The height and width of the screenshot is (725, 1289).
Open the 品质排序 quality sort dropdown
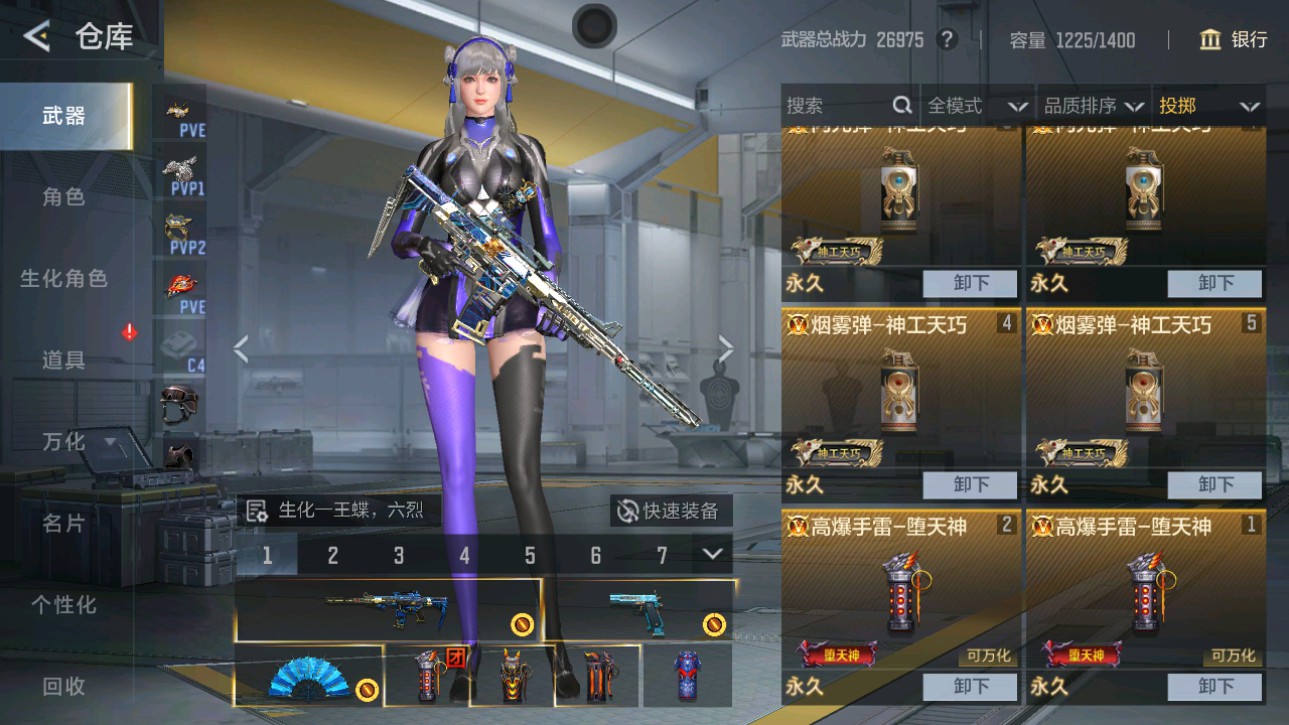click(x=1095, y=104)
